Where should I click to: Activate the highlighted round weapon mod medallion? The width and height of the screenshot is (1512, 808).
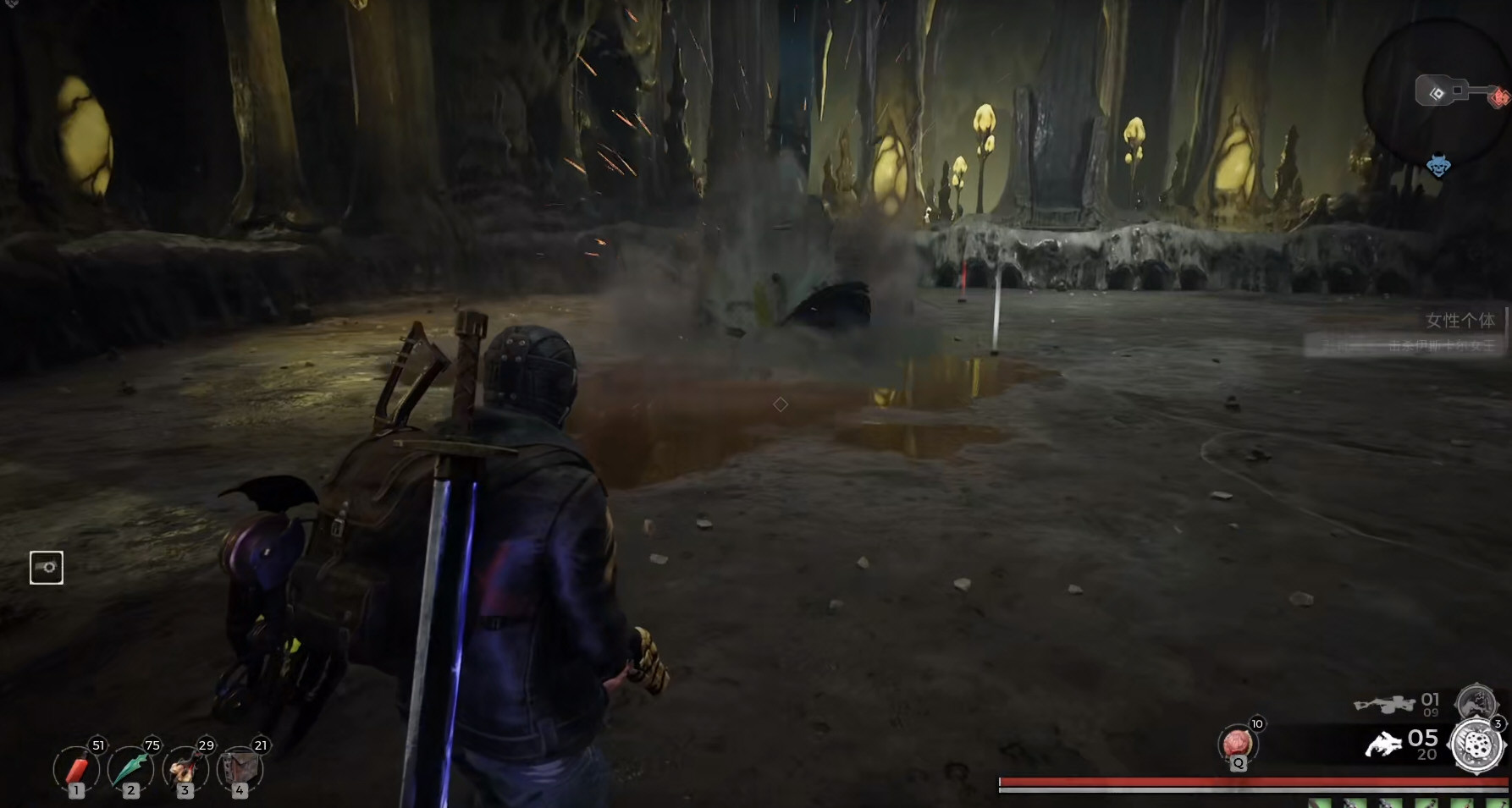tap(1477, 745)
